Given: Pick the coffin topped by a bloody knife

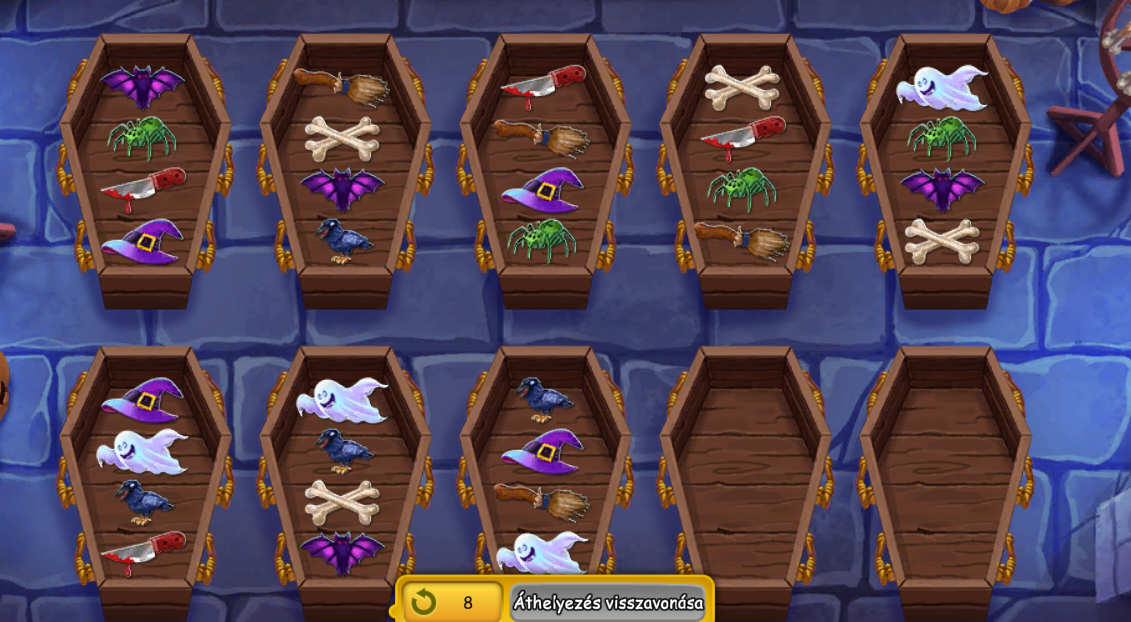Looking at the screenshot, I should click(x=545, y=170).
